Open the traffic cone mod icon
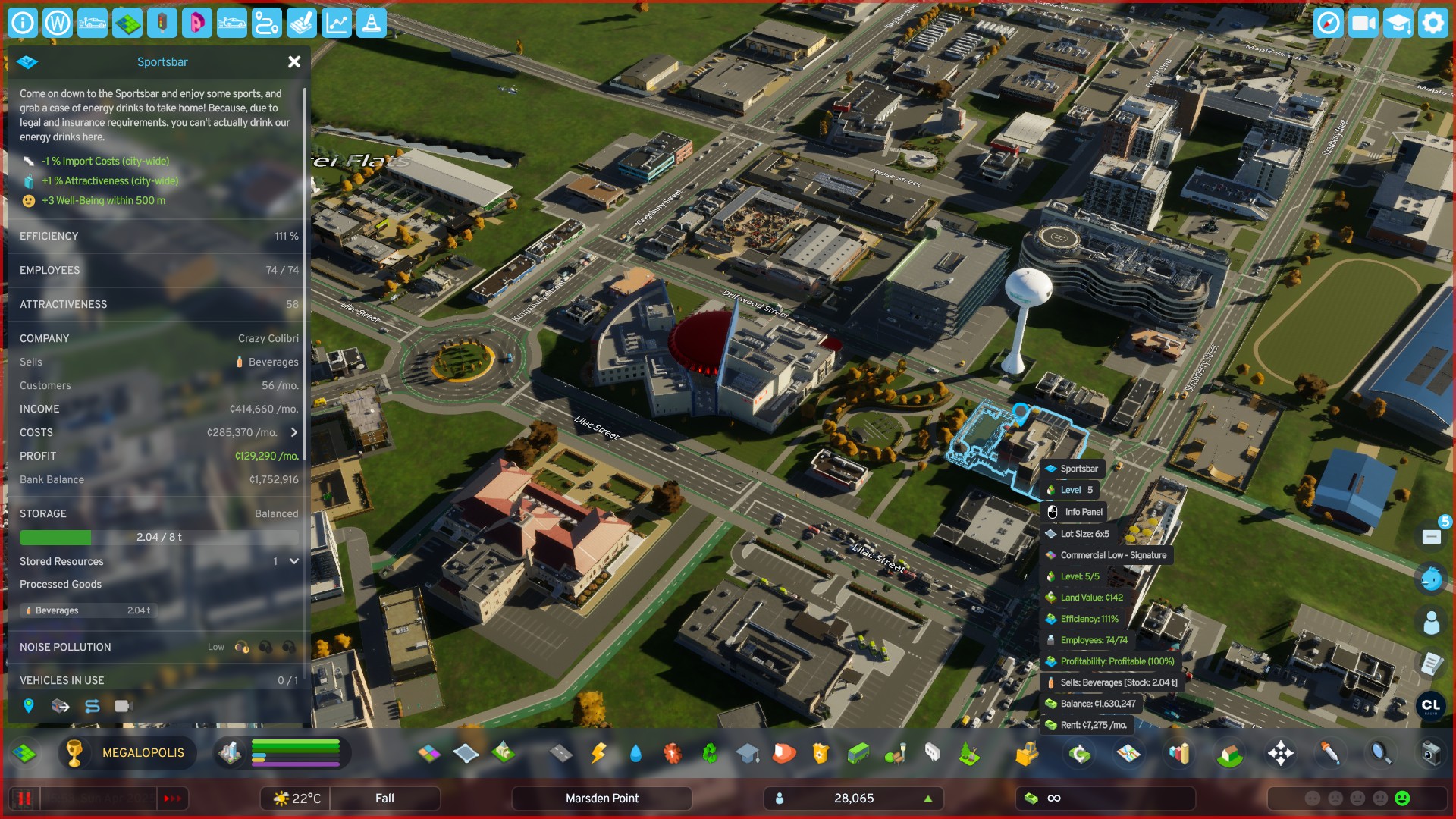Viewport: 1456px width, 819px height. coord(372,23)
